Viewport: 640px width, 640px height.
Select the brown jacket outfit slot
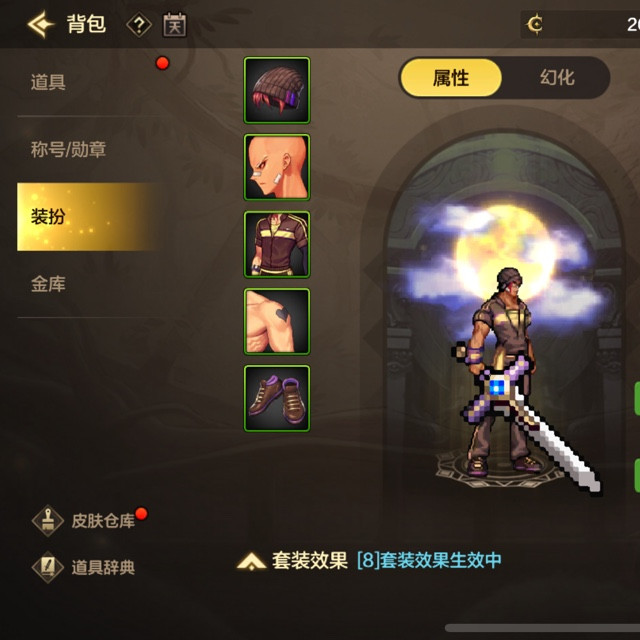(277, 244)
